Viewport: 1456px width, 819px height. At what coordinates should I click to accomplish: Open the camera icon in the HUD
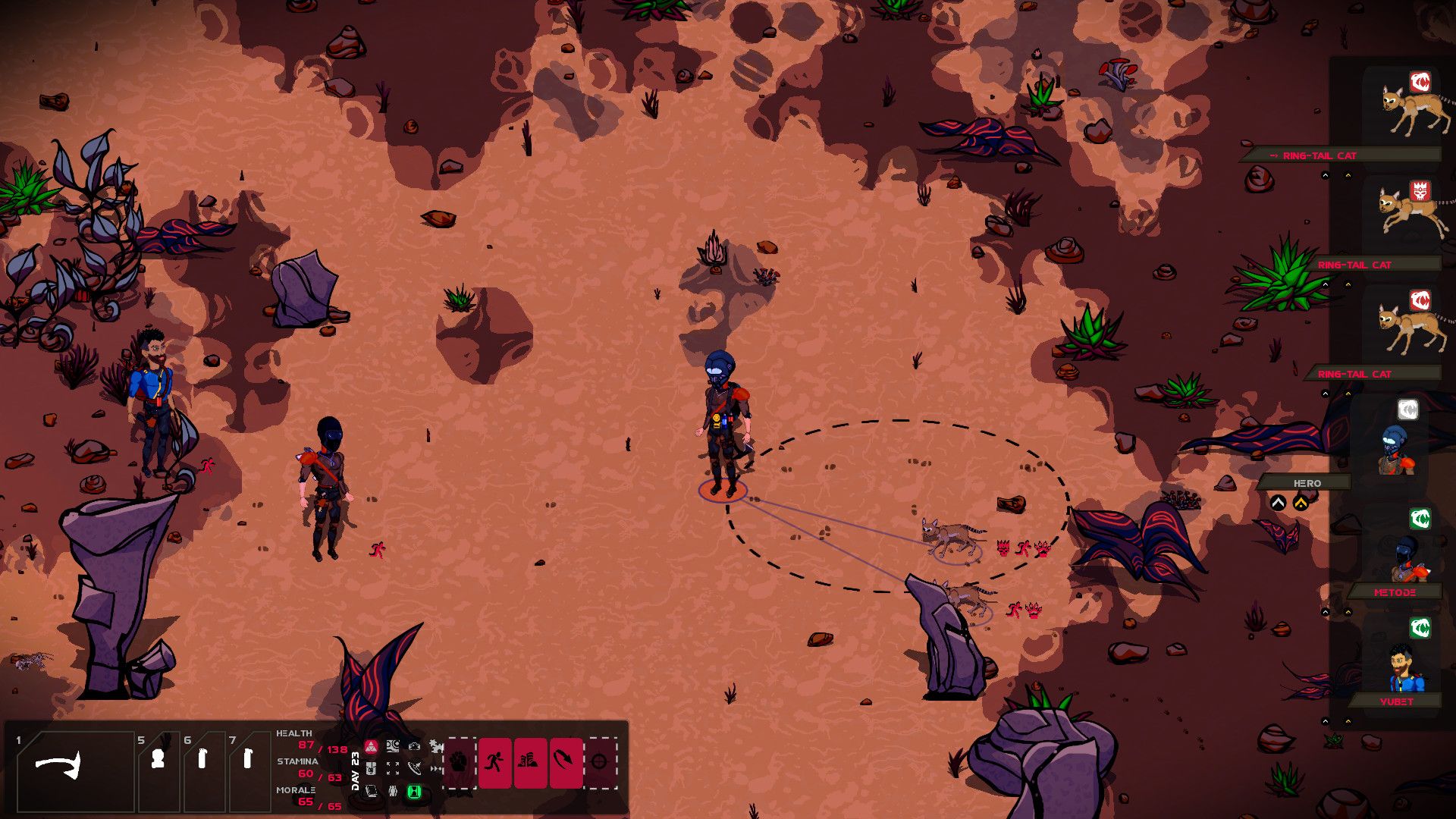tap(414, 747)
